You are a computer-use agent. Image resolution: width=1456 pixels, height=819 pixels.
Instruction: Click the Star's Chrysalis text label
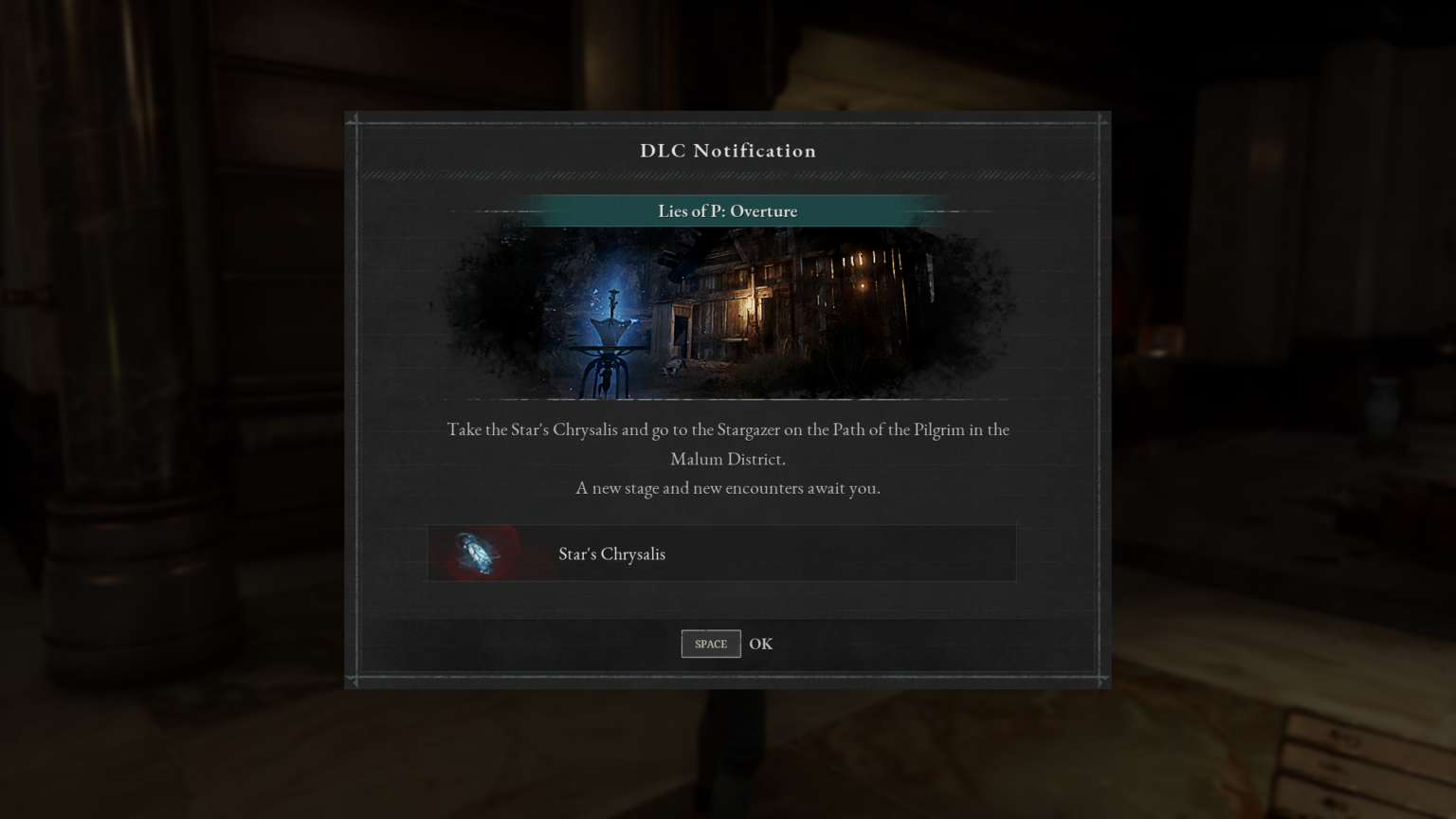point(612,554)
